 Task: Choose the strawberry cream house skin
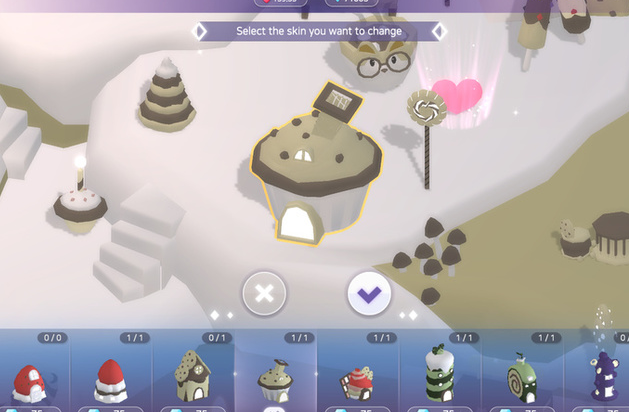111,379
